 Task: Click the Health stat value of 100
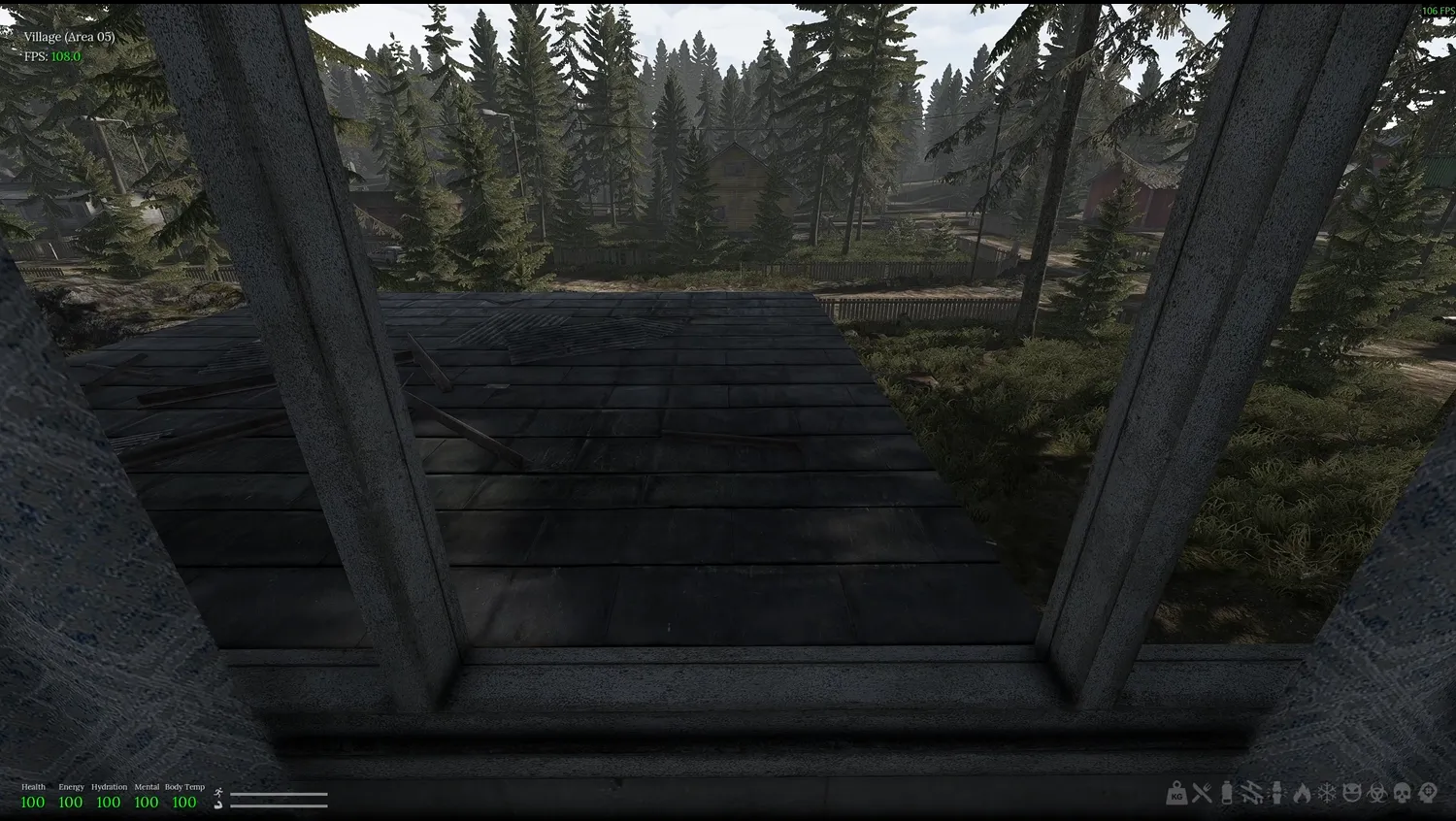pos(33,801)
